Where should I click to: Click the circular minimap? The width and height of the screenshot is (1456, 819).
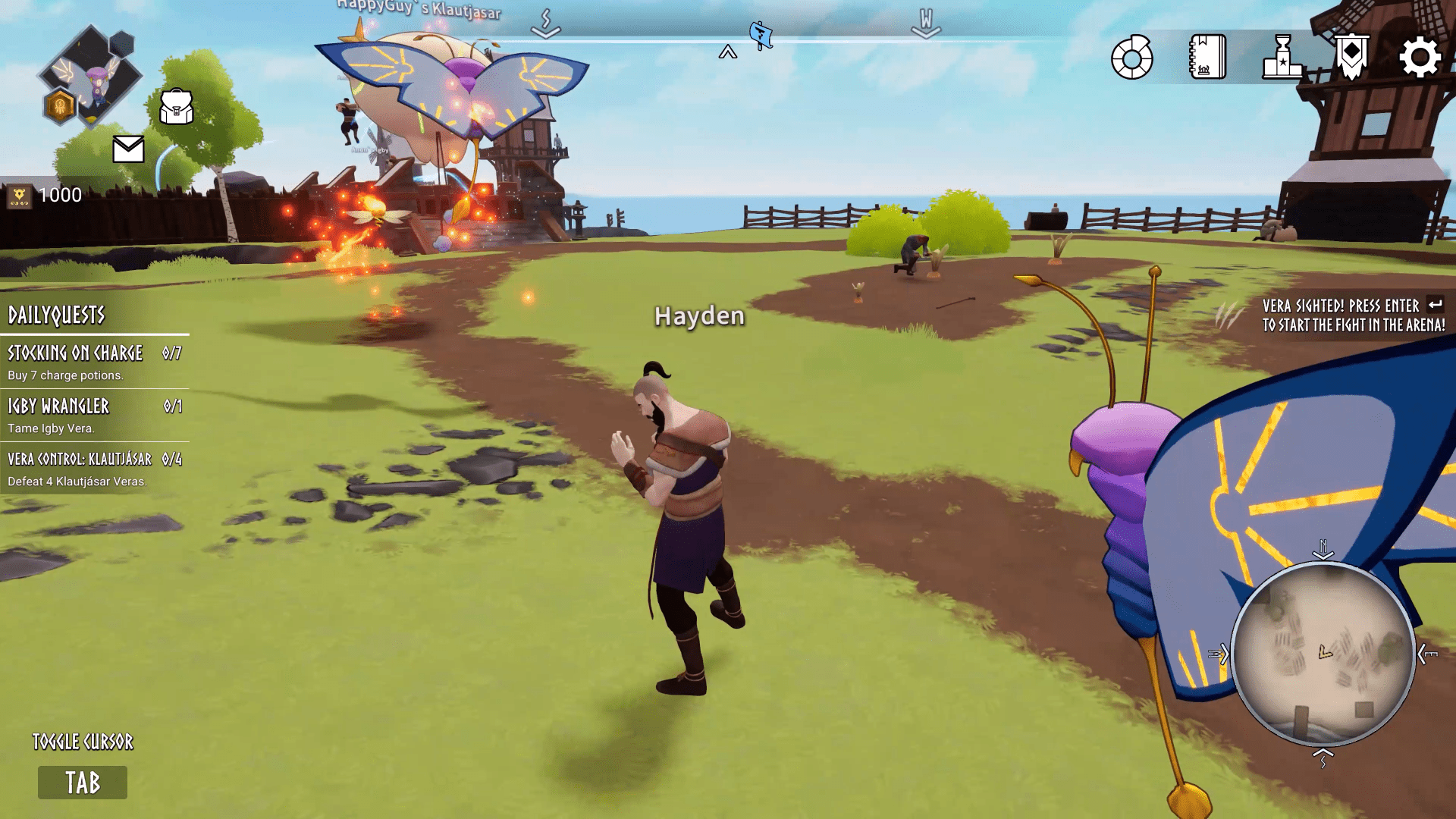click(x=1323, y=653)
